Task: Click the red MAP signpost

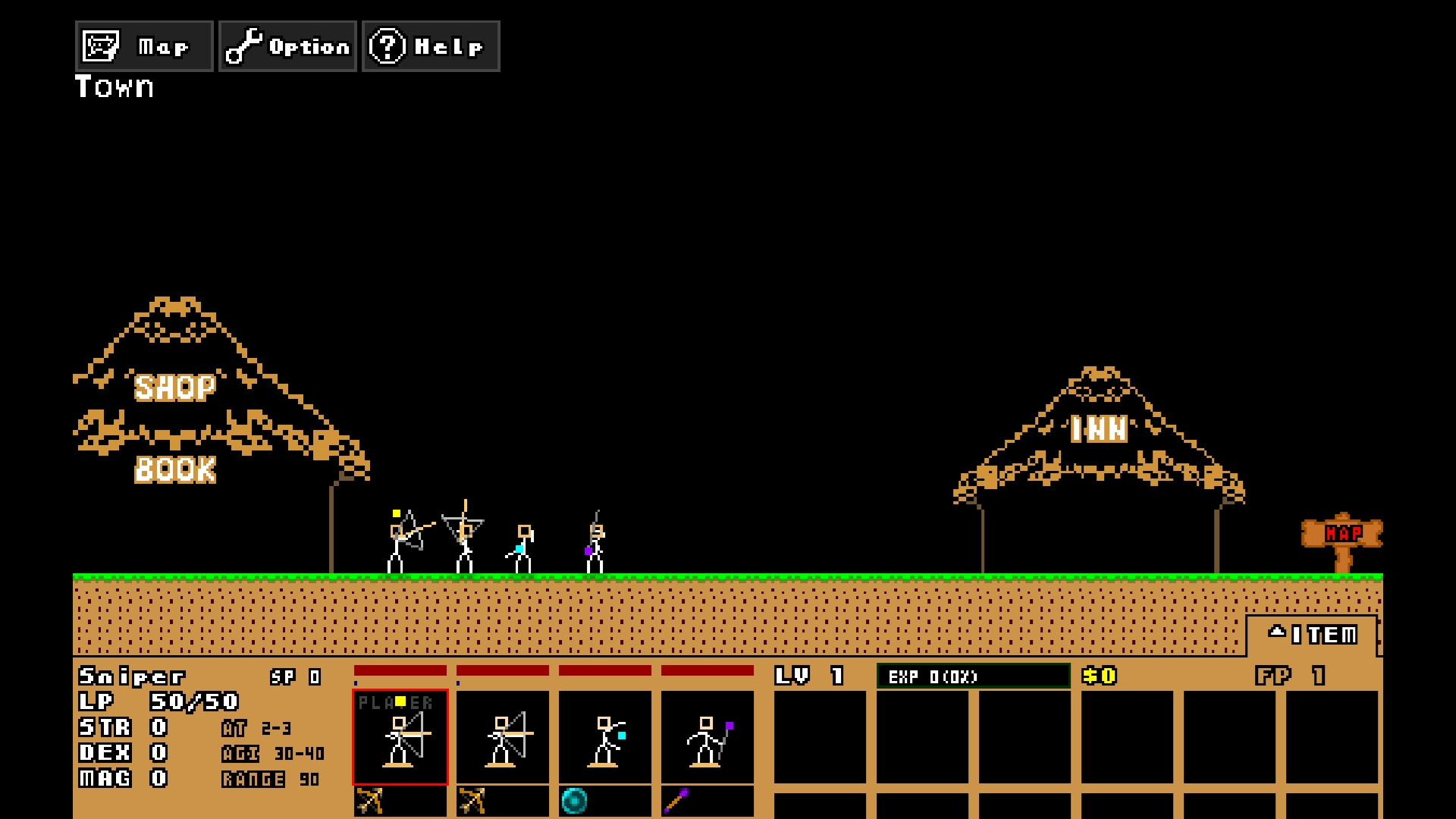Action: pyautogui.click(x=1342, y=535)
